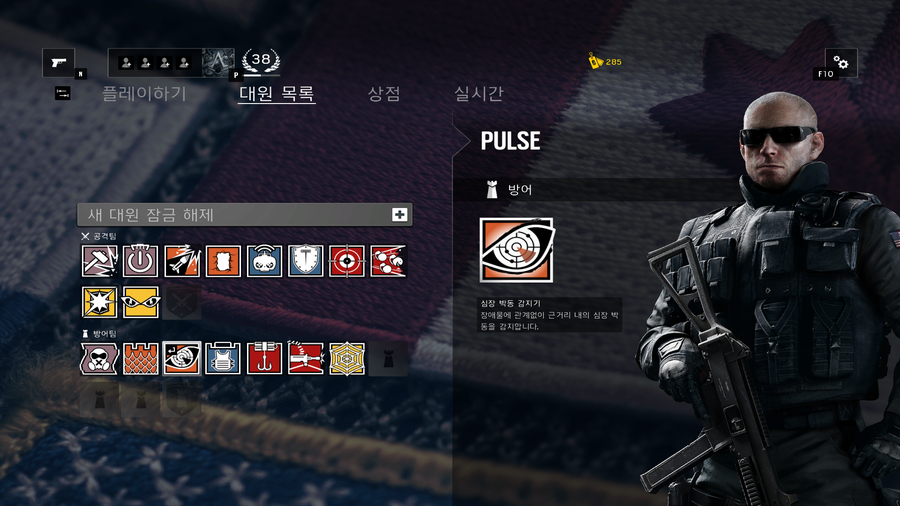The image size is (900, 506).
Task: Select Thermite's orange charge icon
Action: point(223,261)
